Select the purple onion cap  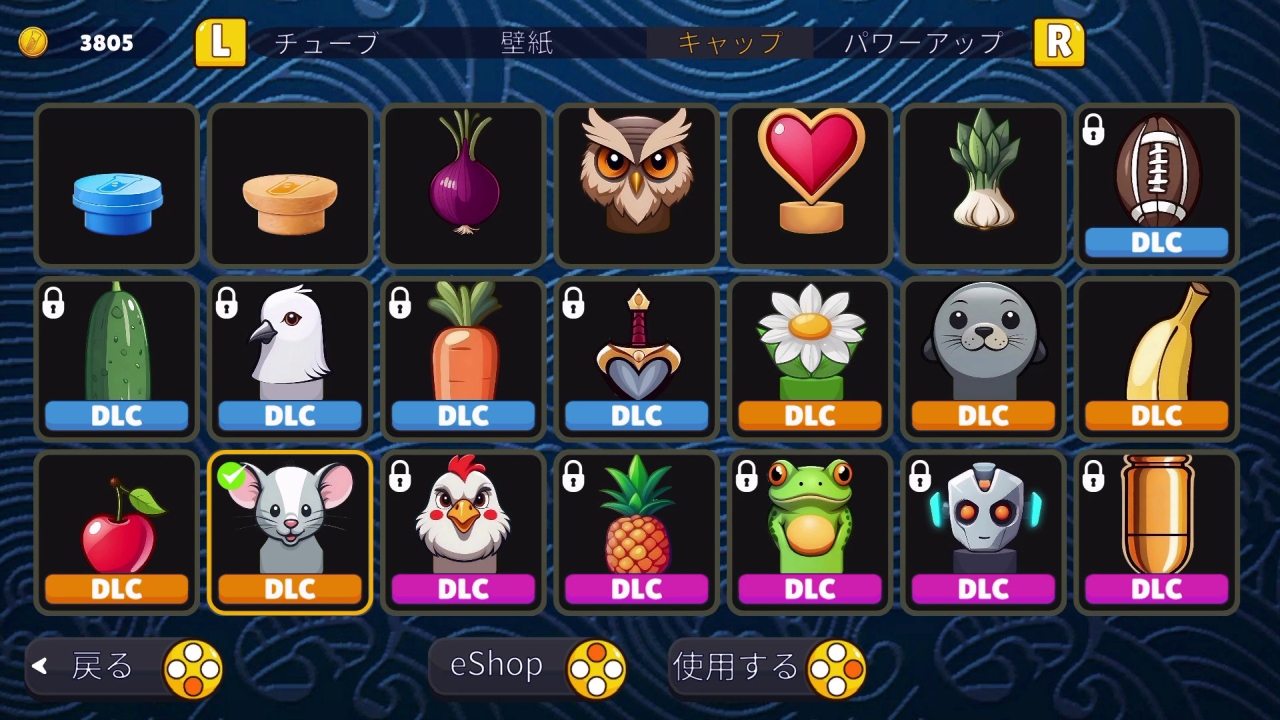(463, 186)
